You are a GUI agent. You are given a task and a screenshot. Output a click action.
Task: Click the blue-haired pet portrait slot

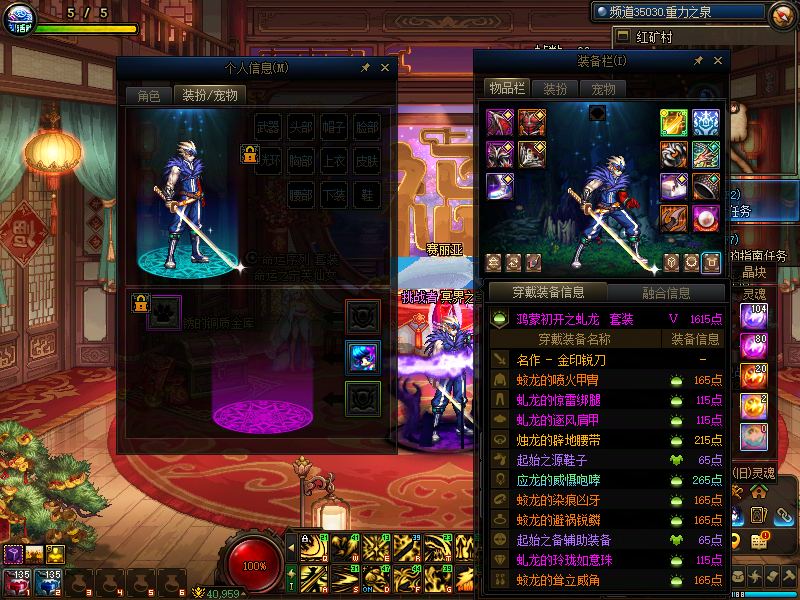(361, 357)
